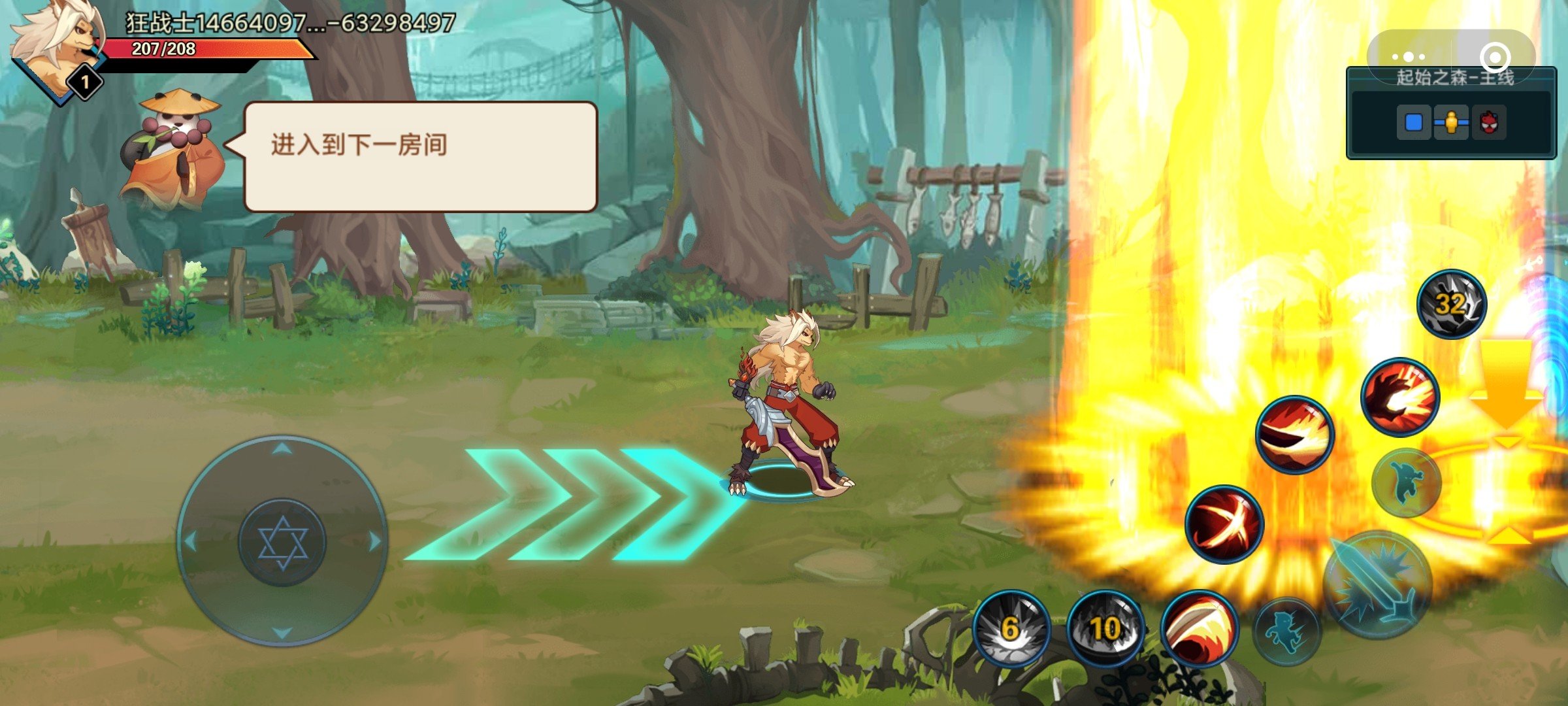The image size is (1568, 706).
Task: Tap the joystick's center star knob
Action: point(282,542)
